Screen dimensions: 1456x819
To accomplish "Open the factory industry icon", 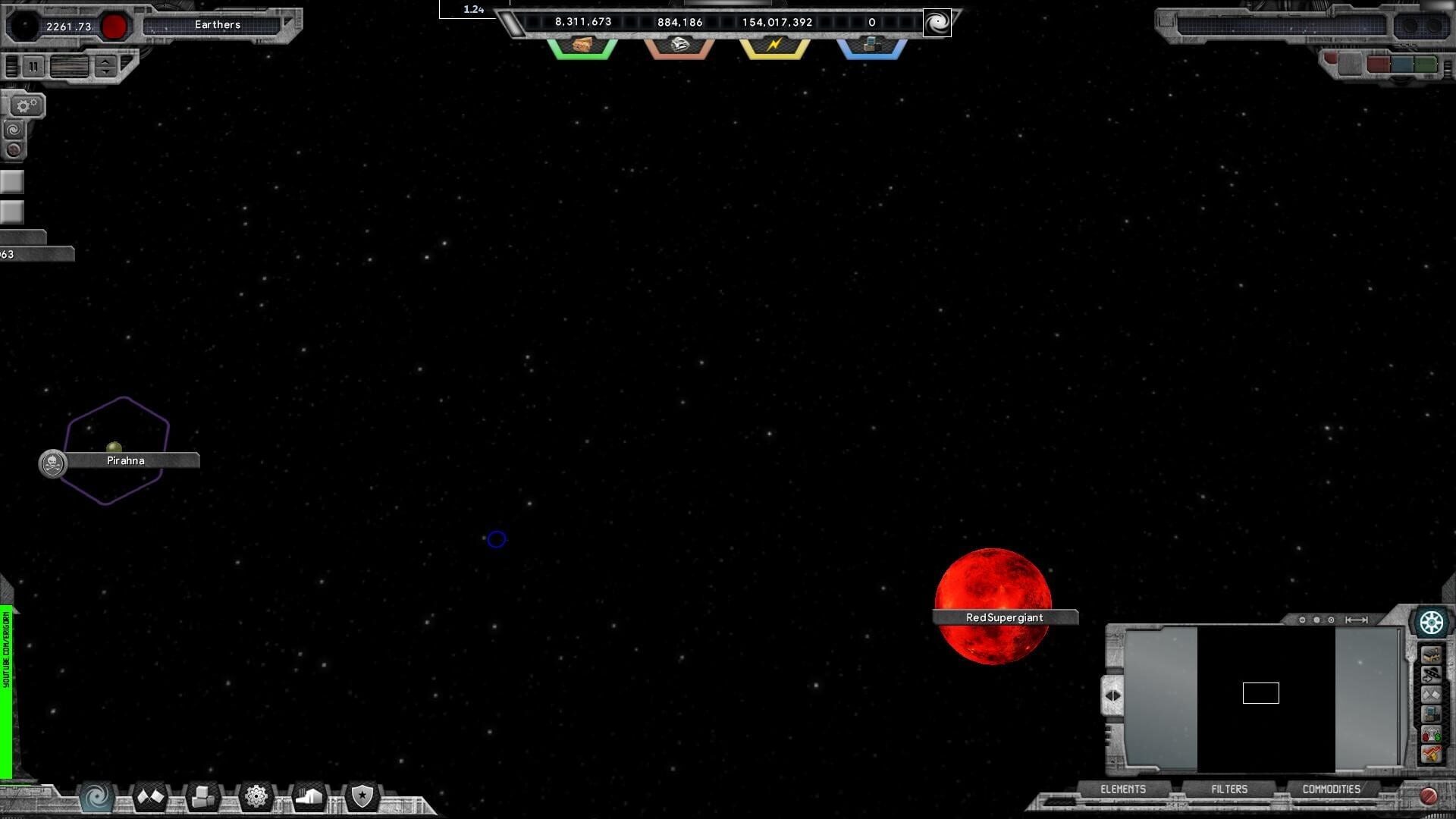I will click(x=309, y=796).
